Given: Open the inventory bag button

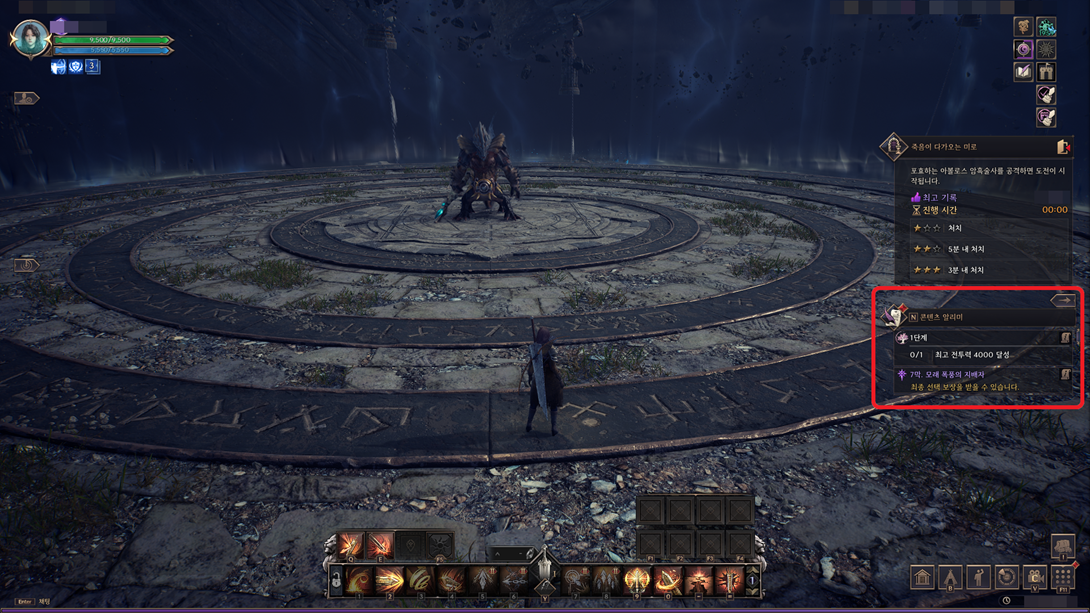Looking at the screenshot, I should pos(1063,547).
